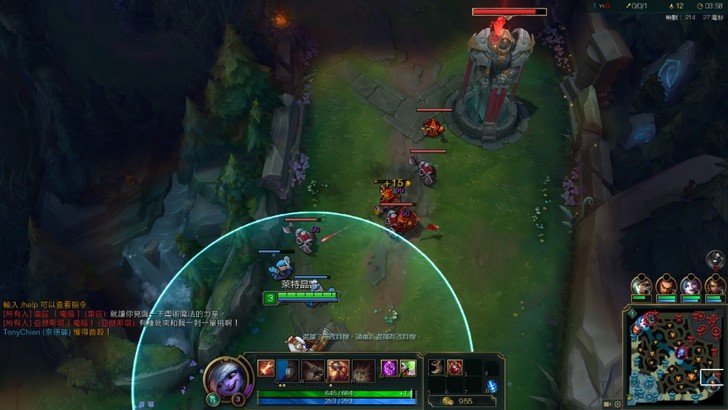Activate the blue trinket ward slot
Image resolution: width=728 pixels, height=410 pixels.
click(490, 386)
